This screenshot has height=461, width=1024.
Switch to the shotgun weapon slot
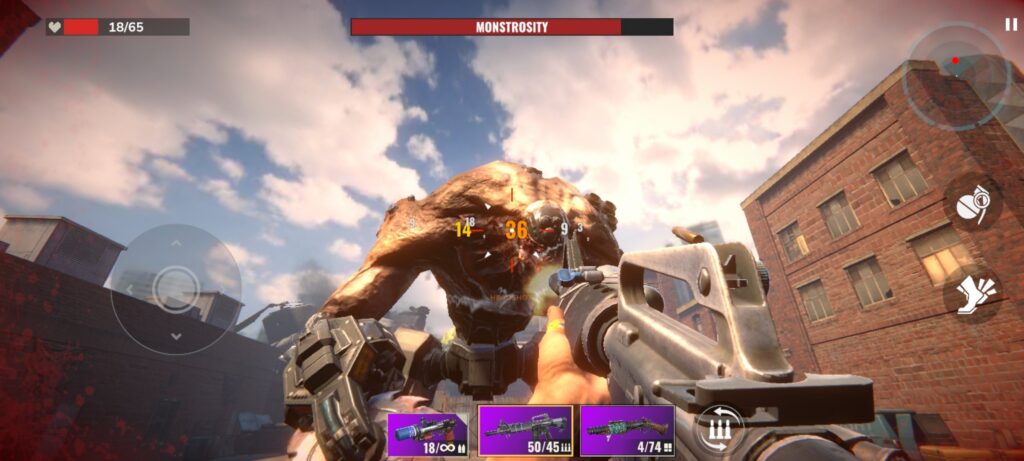(x=627, y=431)
